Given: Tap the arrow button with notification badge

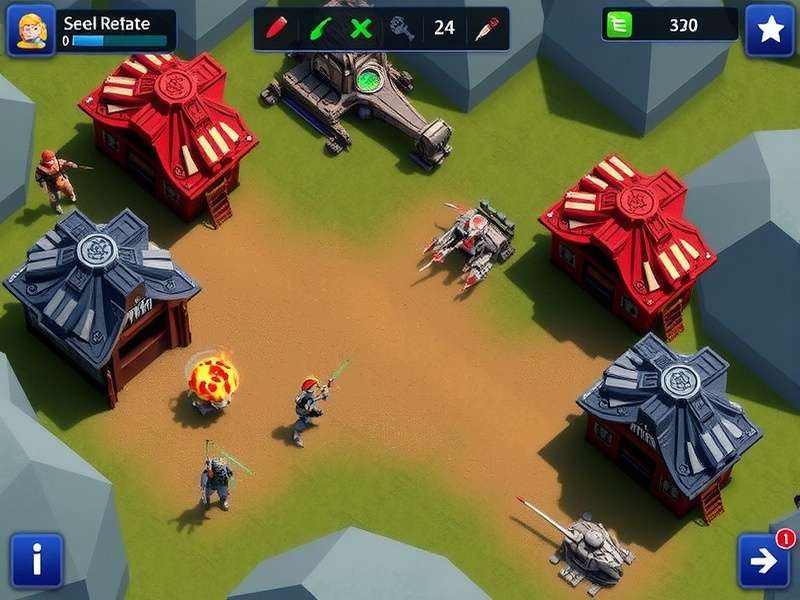Looking at the screenshot, I should (x=764, y=560).
